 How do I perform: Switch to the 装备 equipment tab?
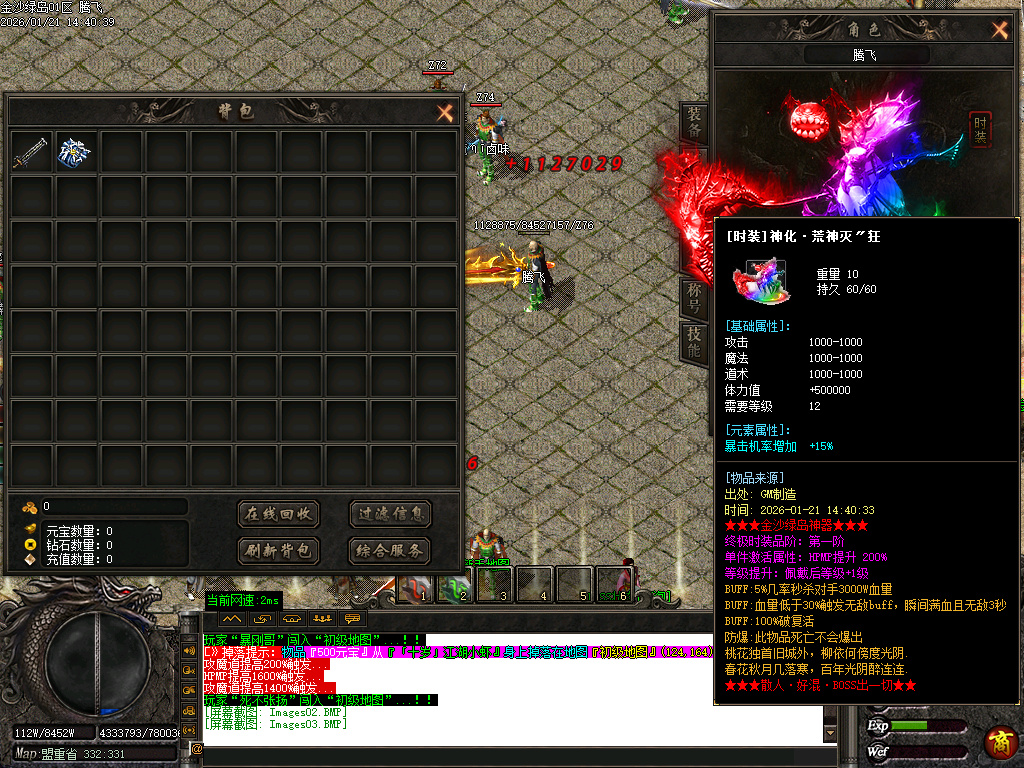pyautogui.click(x=694, y=122)
